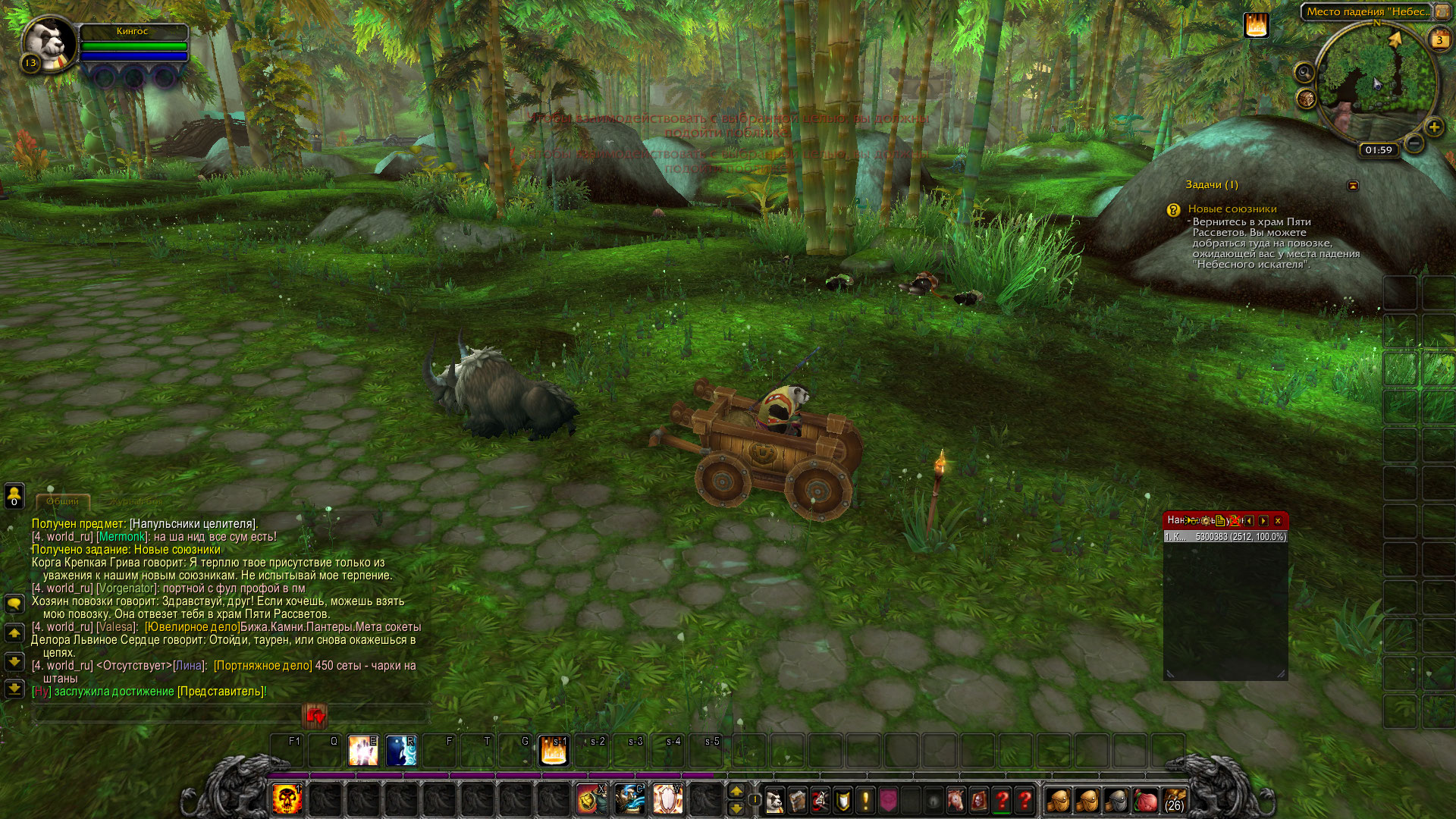Cast the blue swirl face spell
Image resolution: width=1456 pixels, height=819 pixels.
click(401, 750)
